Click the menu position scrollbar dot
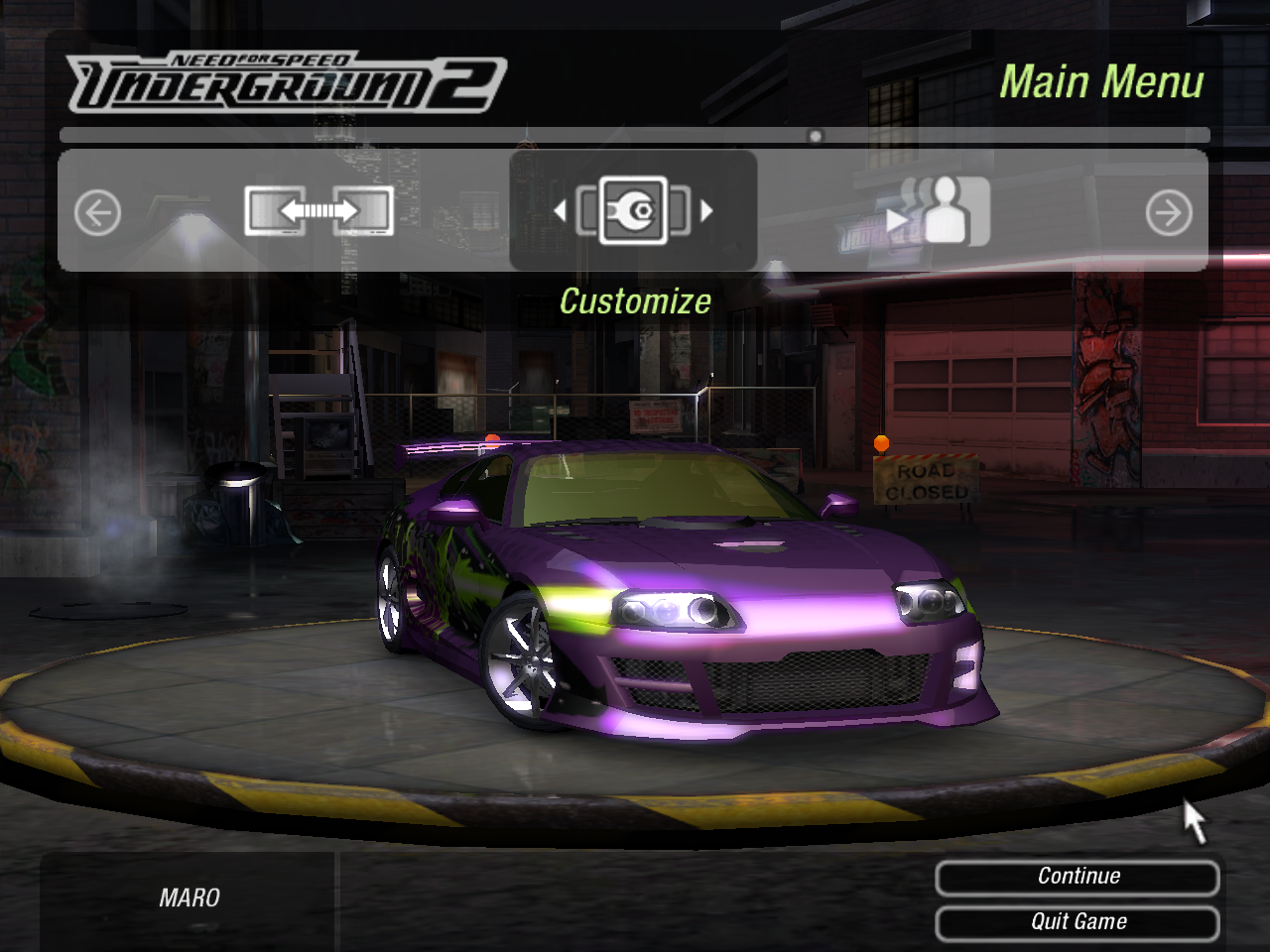This screenshot has width=1270, height=952. 816,136
